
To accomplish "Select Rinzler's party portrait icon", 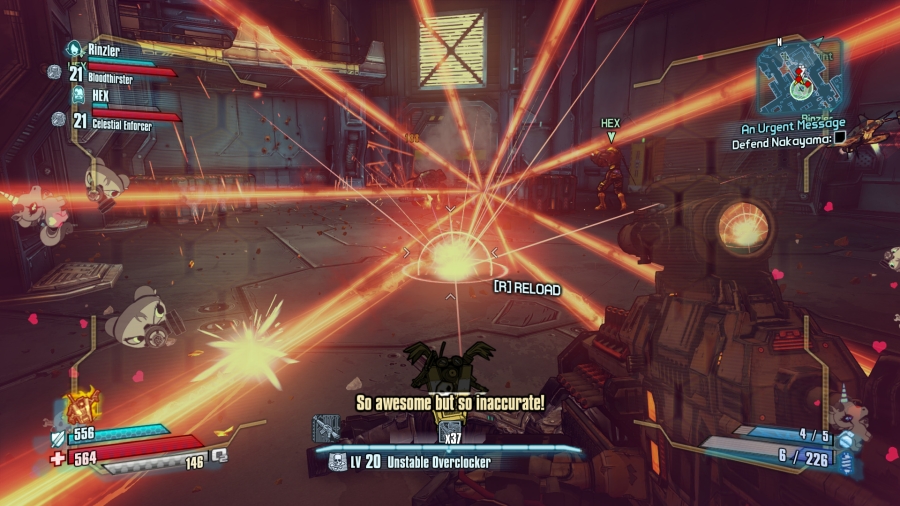I will click(x=73, y=48).
